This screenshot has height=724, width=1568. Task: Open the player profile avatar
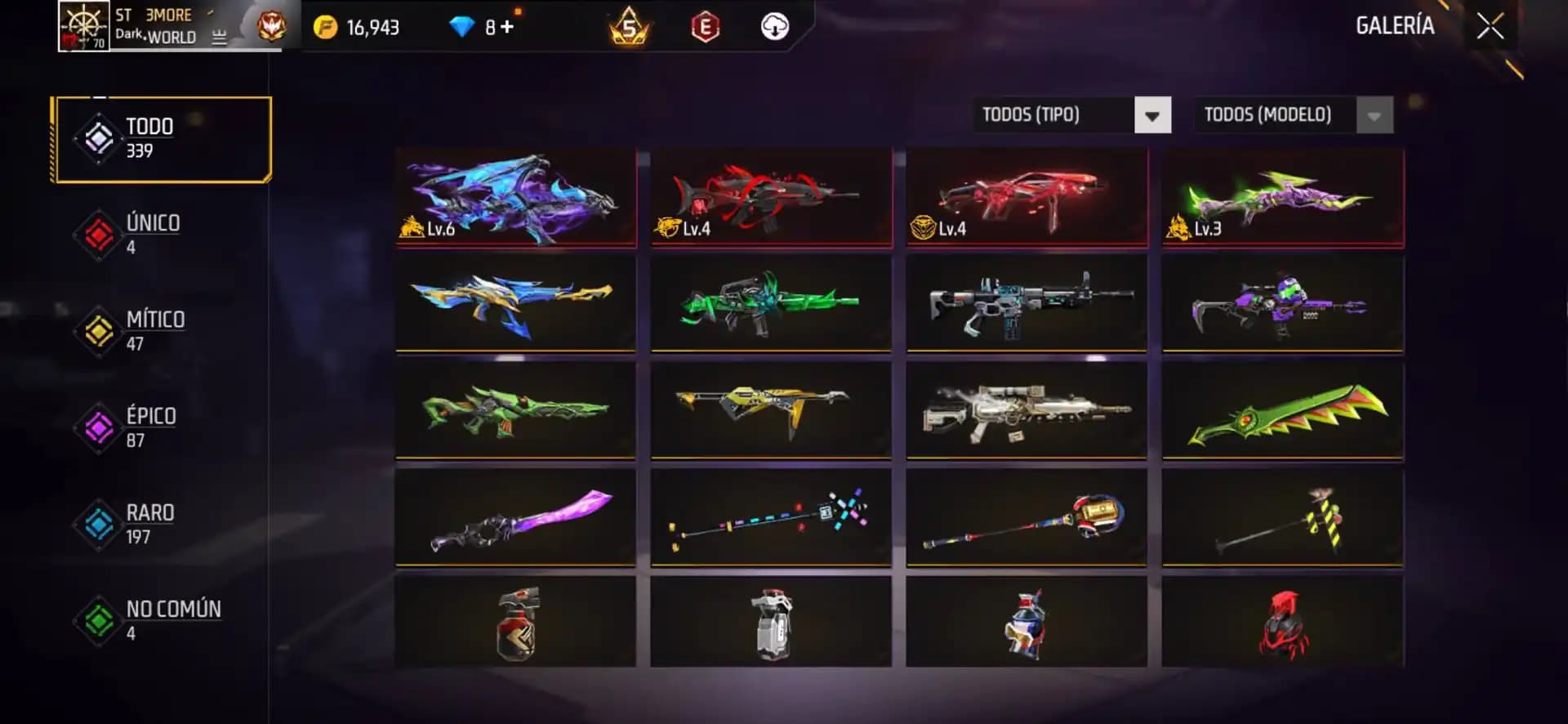pos(82,27)
